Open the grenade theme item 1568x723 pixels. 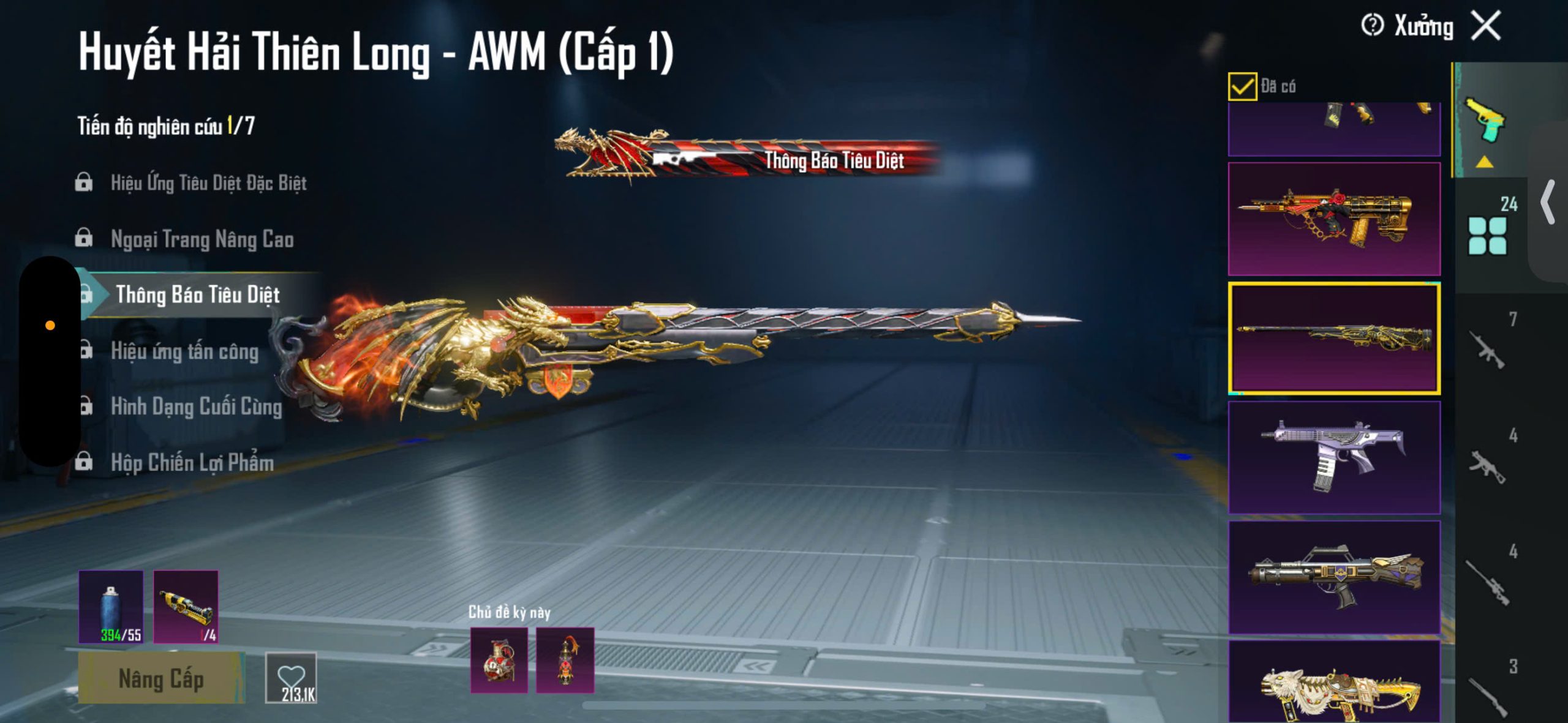pyautogui.click(x=499, y=660)
